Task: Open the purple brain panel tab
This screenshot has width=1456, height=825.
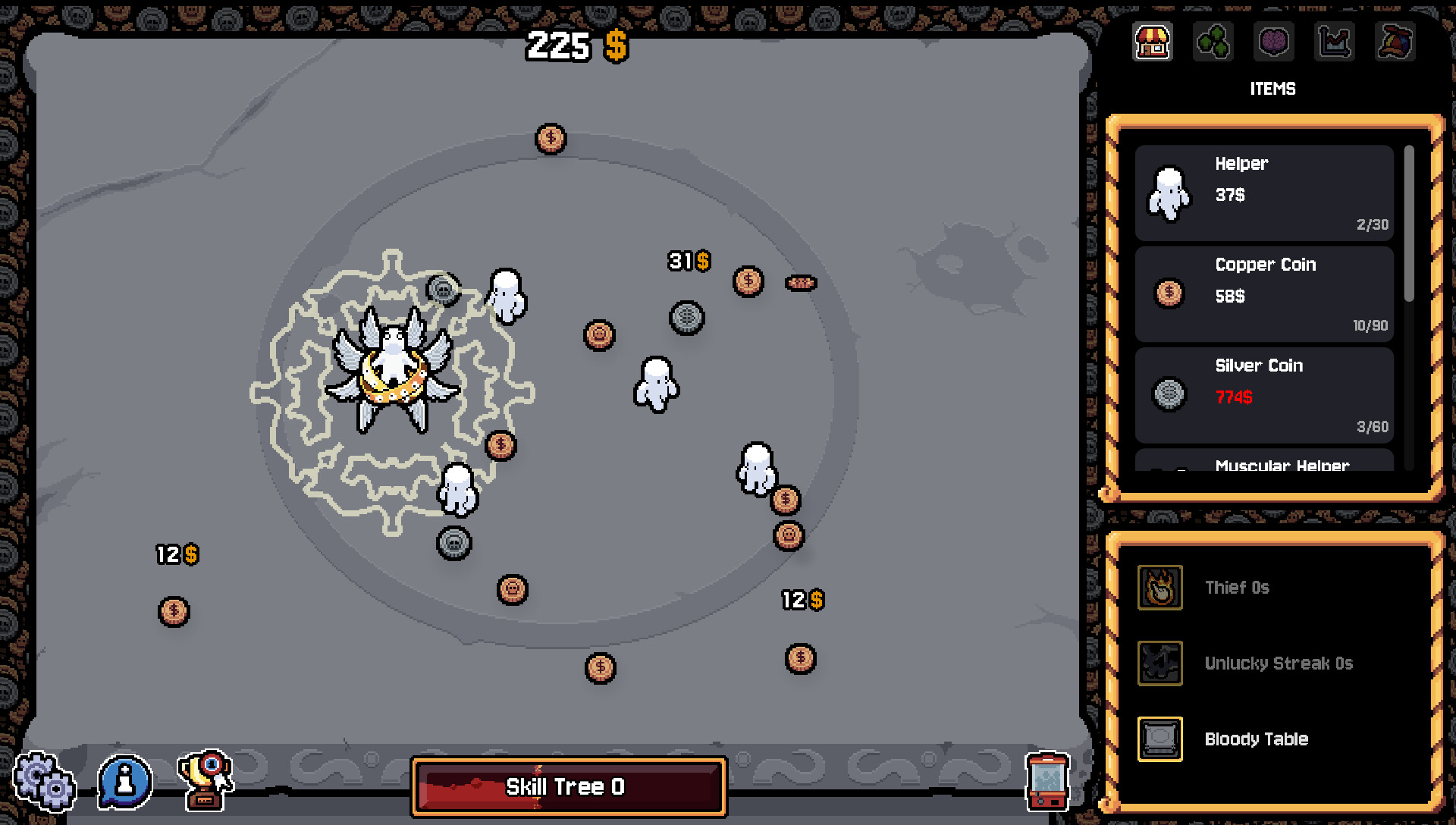Action: [x=1273, y=42]
